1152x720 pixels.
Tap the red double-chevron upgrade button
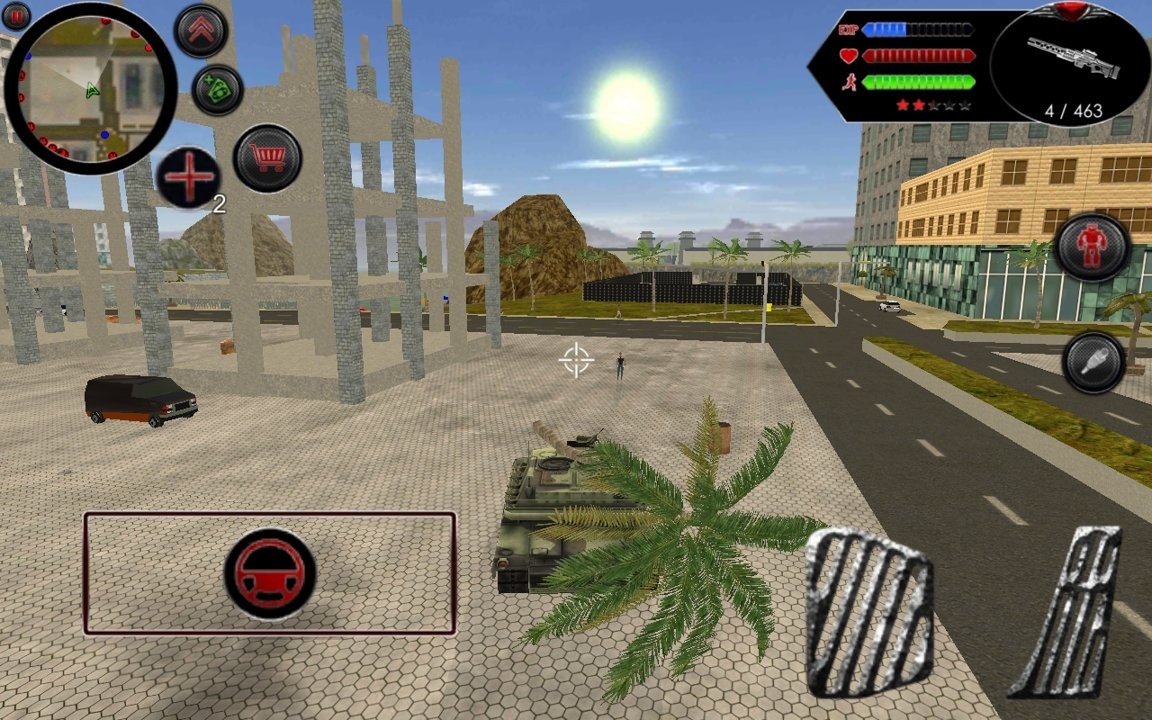tap(201, 31)
